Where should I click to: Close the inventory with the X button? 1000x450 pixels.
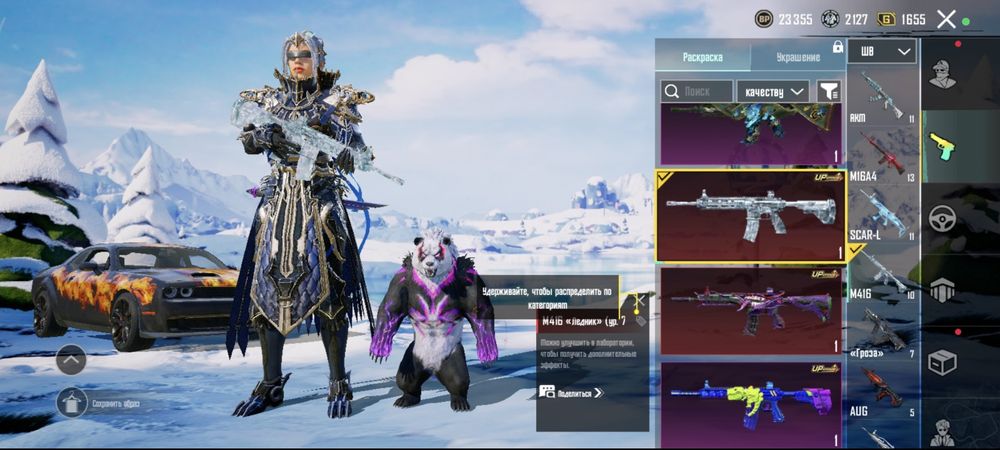[x=946, y=19]
